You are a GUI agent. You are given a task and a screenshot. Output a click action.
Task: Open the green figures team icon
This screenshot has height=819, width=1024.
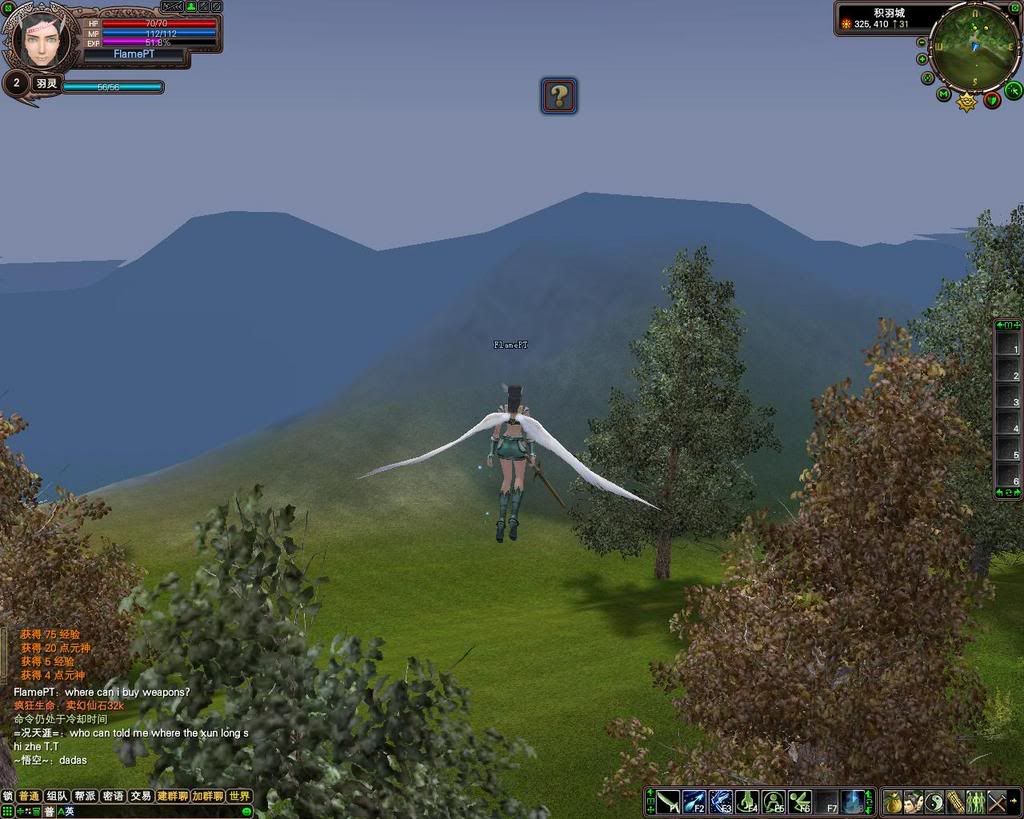976,802
